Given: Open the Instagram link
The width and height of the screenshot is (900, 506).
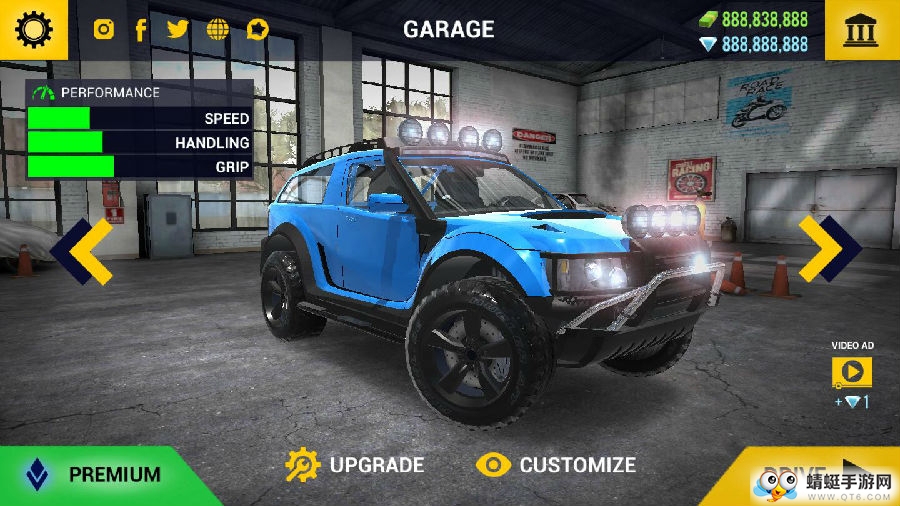Looking at the screenshot, I should pyautogui.click(x=104, y=29).
